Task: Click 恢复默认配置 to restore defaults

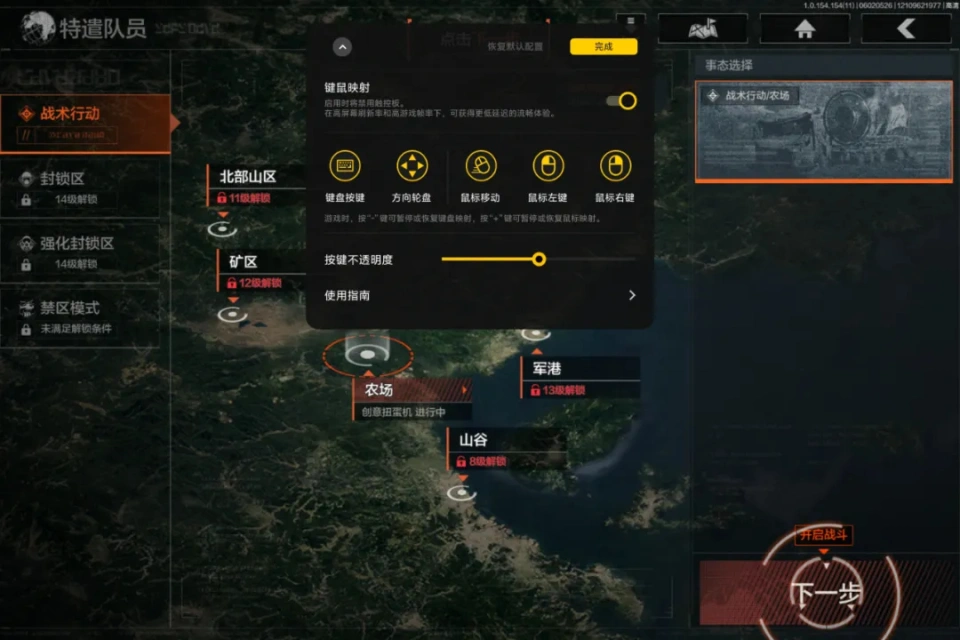Action: (x=514, y=47)
